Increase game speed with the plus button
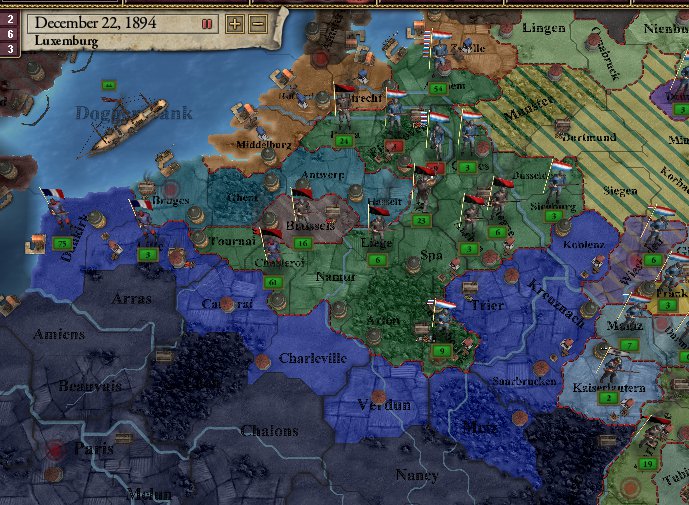This screenshot has height=505, width=689. [x=235, y=23]
